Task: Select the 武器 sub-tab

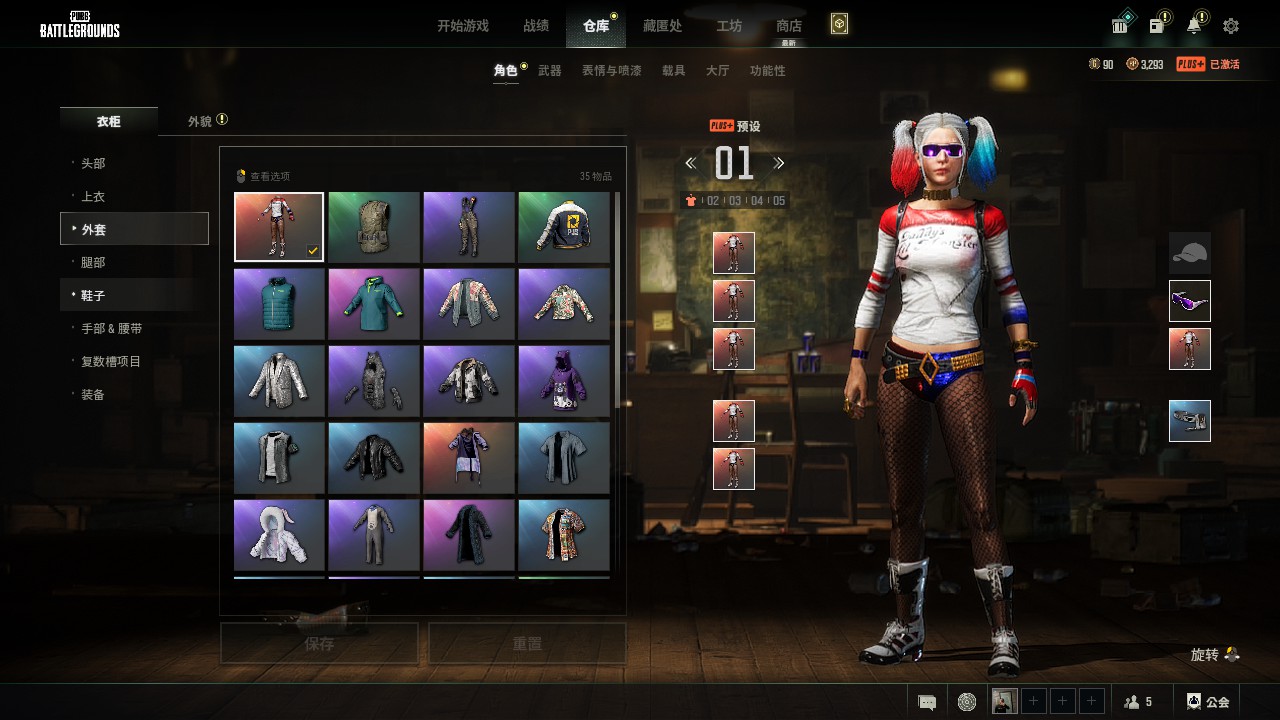Action: pos(550,71)
